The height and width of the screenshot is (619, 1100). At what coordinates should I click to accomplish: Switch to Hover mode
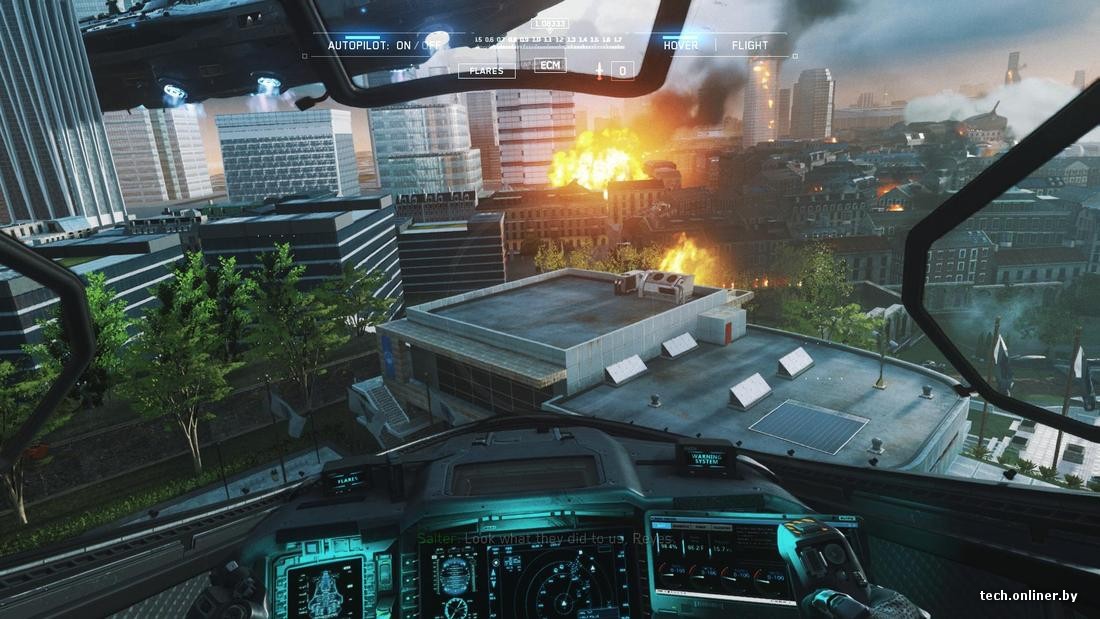(x=681, y=45)
